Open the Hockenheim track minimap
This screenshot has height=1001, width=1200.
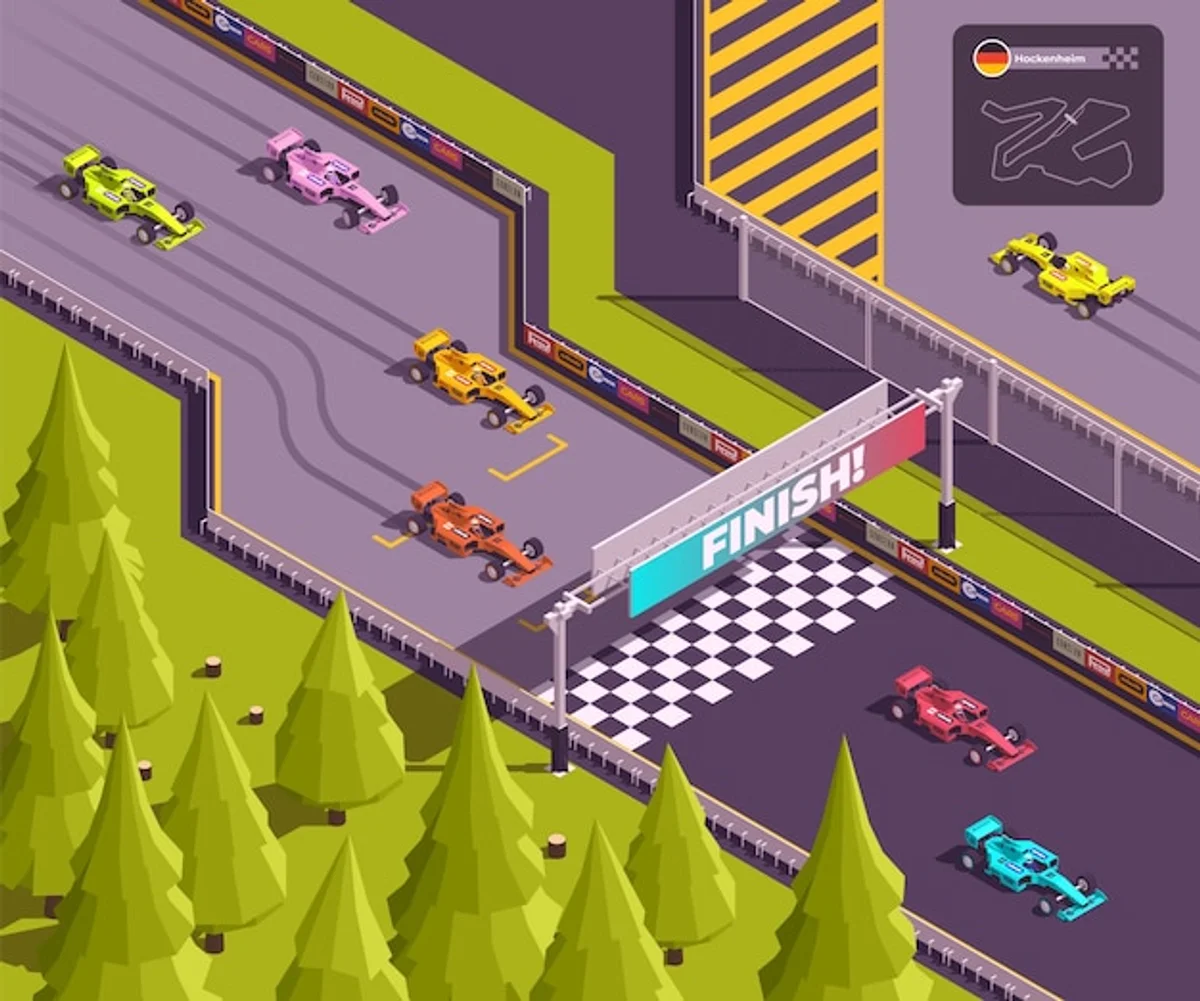pyautogui.click(x=1056, y=140)
